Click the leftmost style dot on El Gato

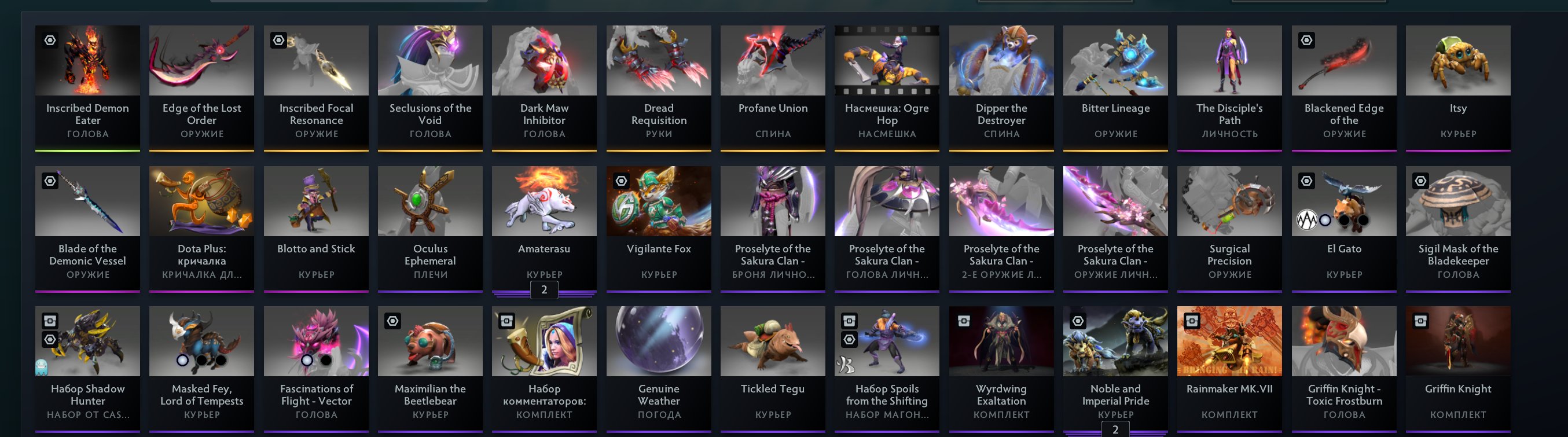(1308, 221)
